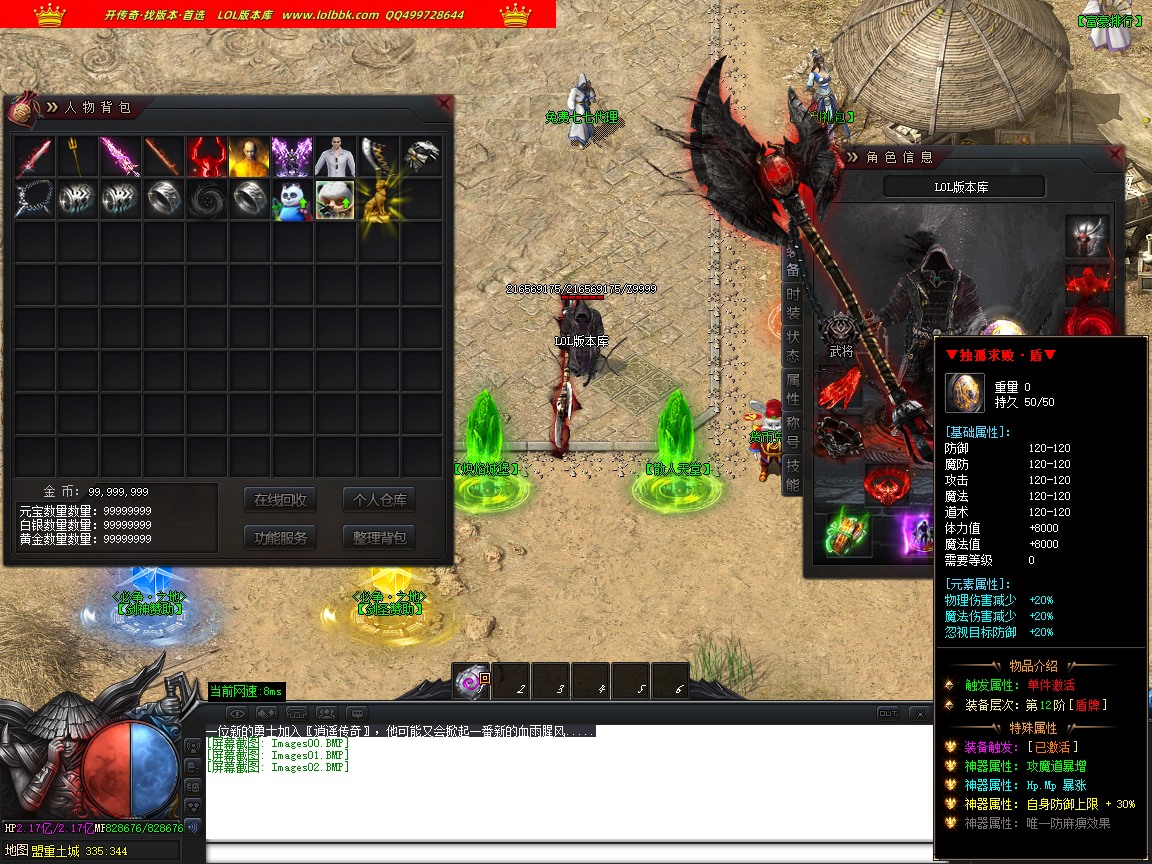Viewport: 1152px width, 864px height.
Task: Click the 在线回收 button
Action: click(280, 500)
